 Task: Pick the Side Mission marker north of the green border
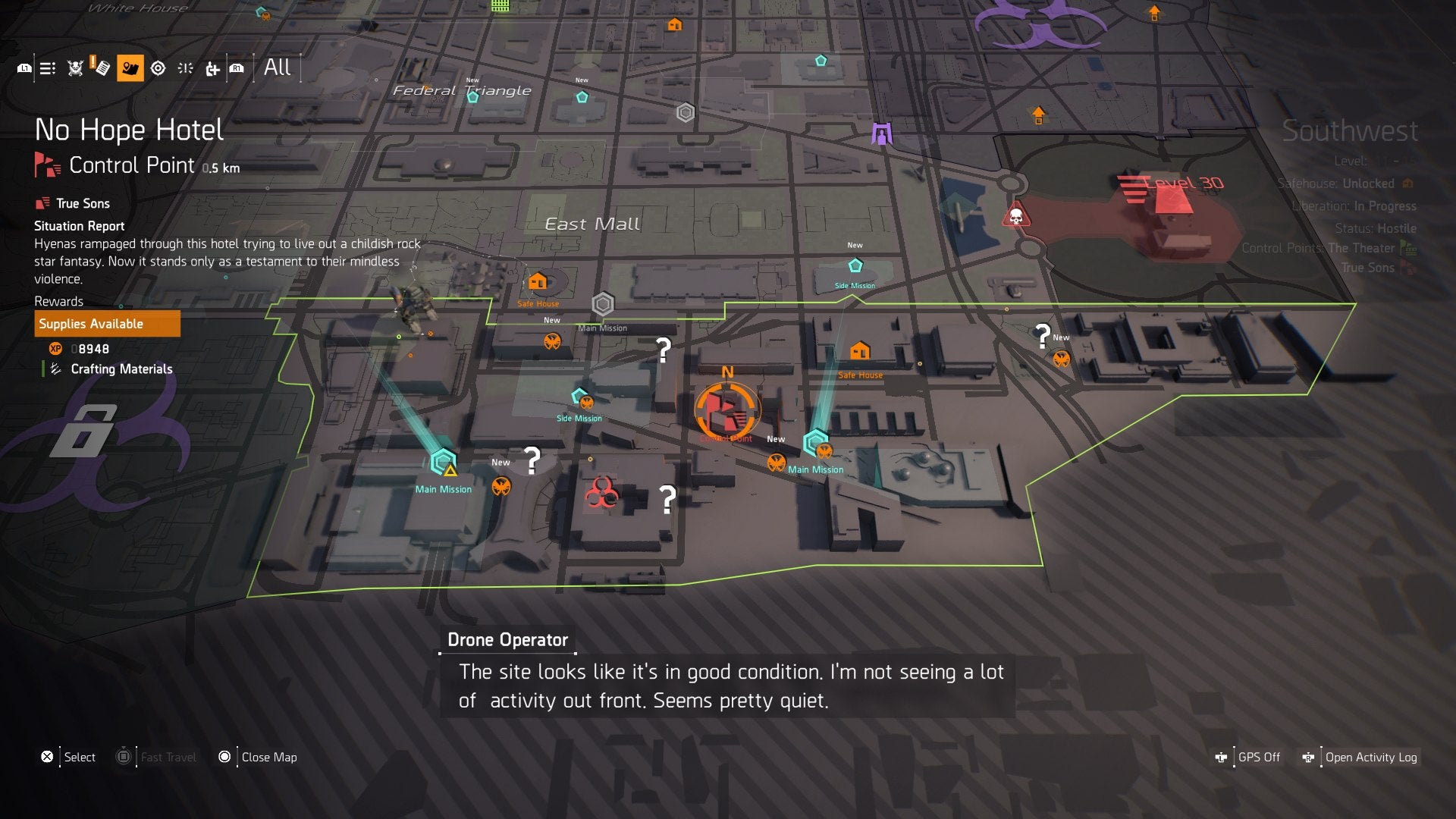point(855,266)
